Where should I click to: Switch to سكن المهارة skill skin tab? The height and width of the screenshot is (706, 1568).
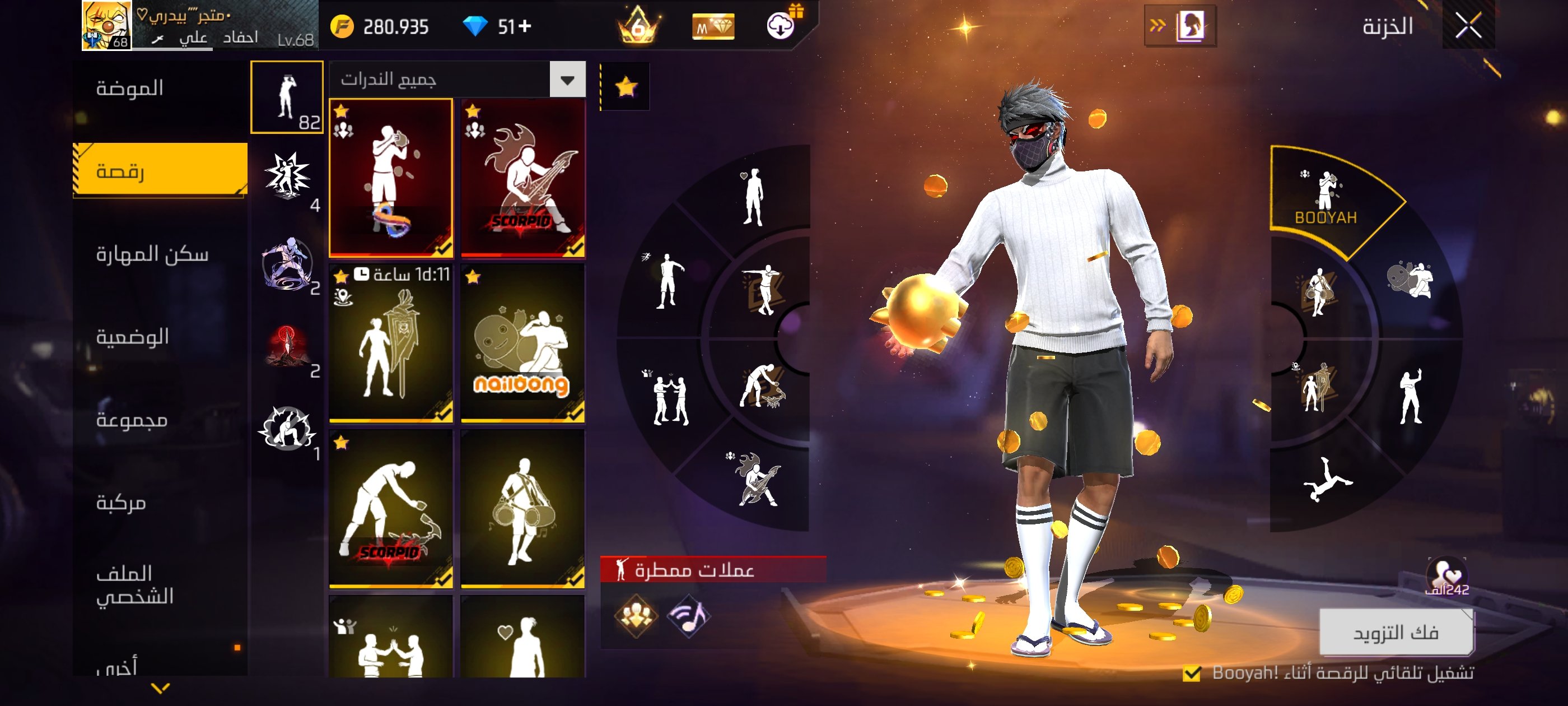click(x=152, y=253)
